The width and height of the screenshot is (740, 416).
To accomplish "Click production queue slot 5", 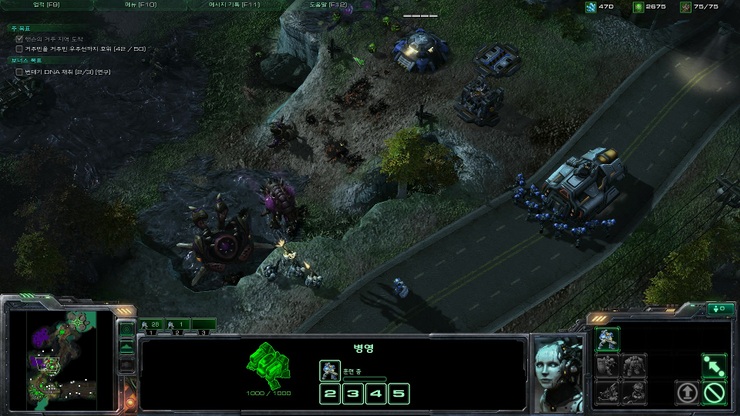I will 399,393.
